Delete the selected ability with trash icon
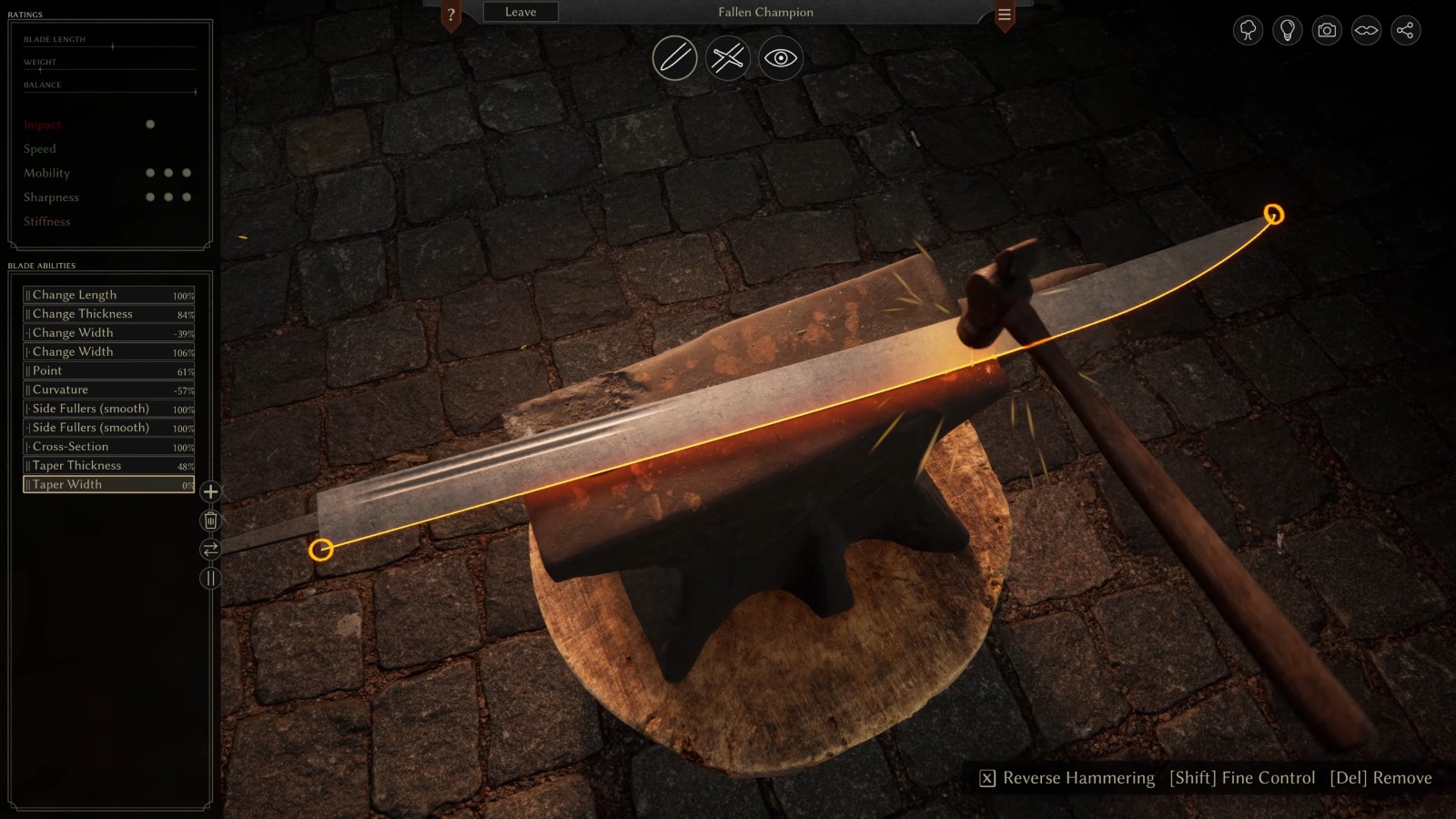Image resolution: width=1456 pixels, height=819 pixels. 210,521
